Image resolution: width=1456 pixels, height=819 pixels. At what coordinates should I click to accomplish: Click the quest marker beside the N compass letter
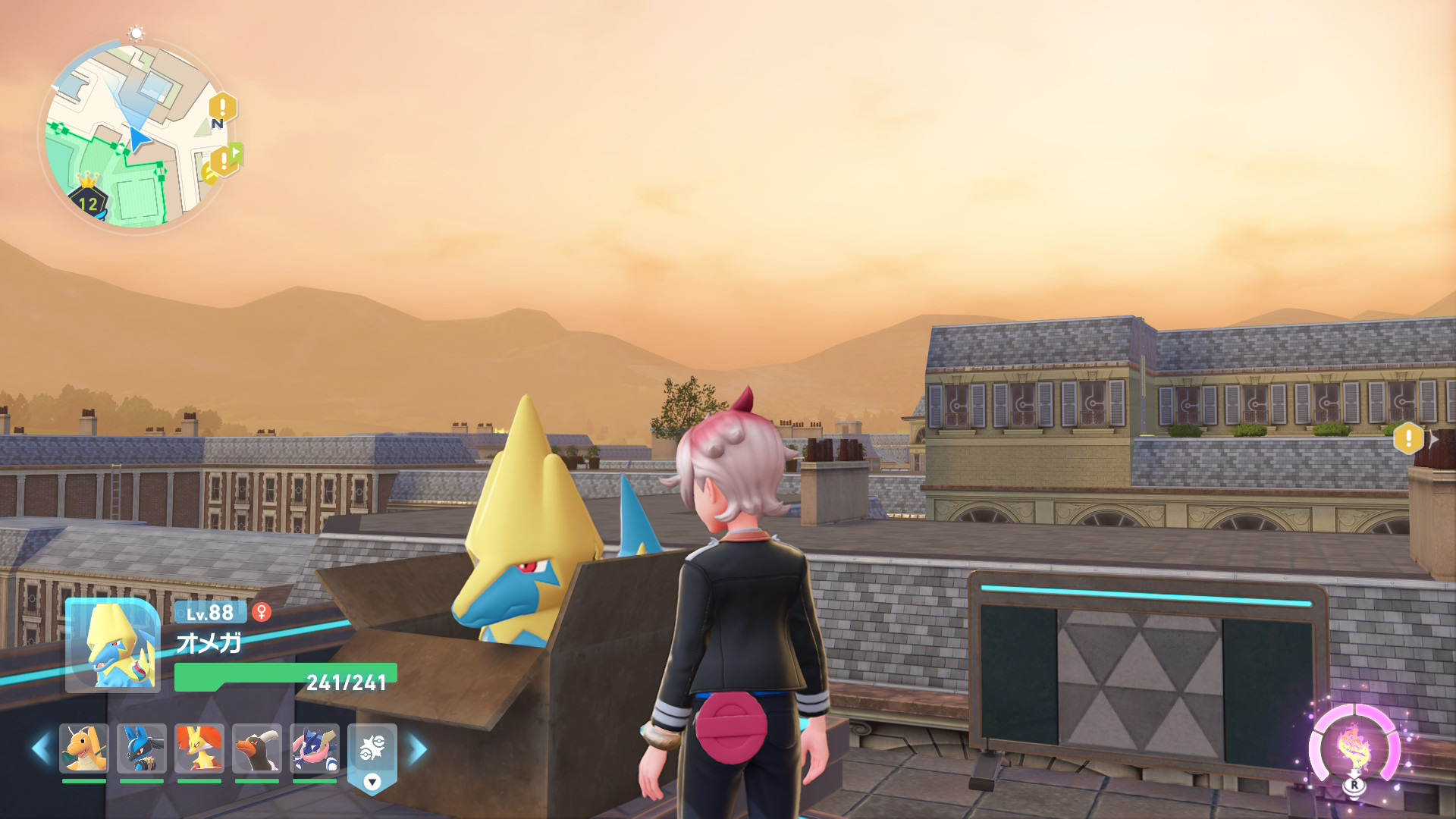(222, 108)
